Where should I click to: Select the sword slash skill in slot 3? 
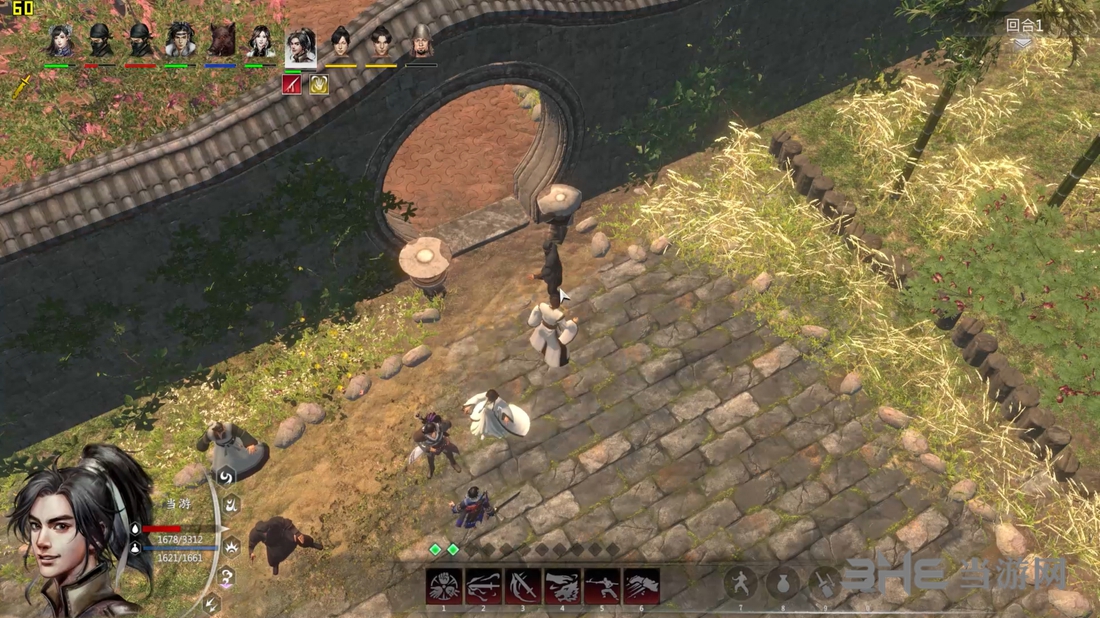tap(522, 586)
